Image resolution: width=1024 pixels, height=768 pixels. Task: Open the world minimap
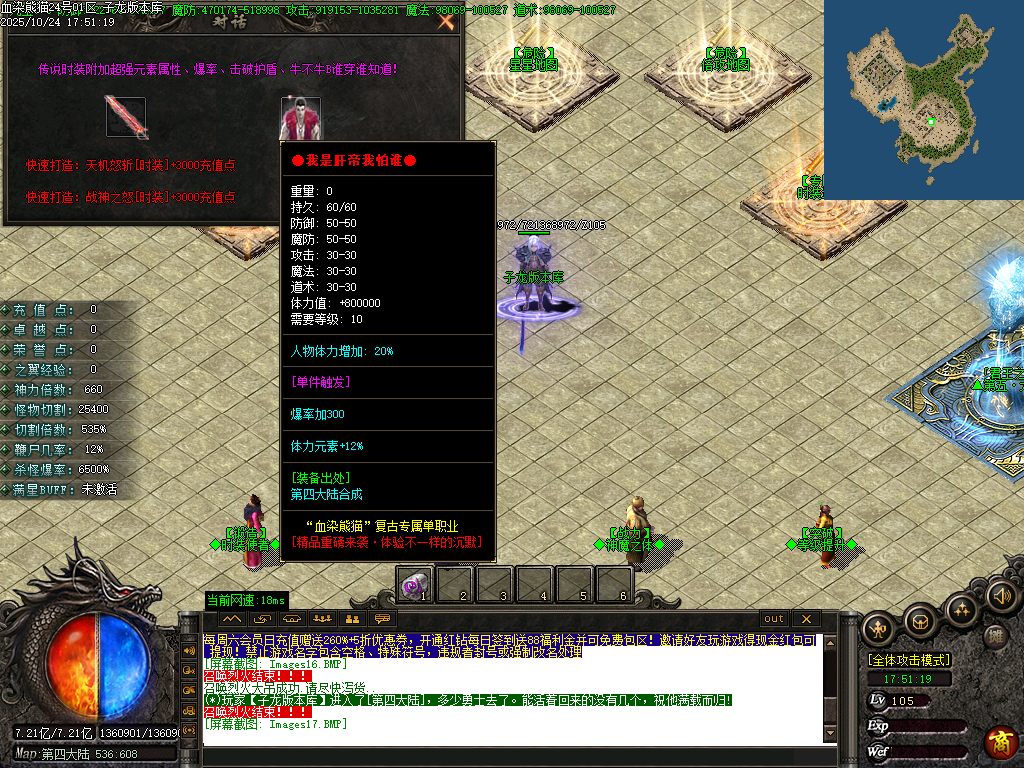tap(923, 100)
